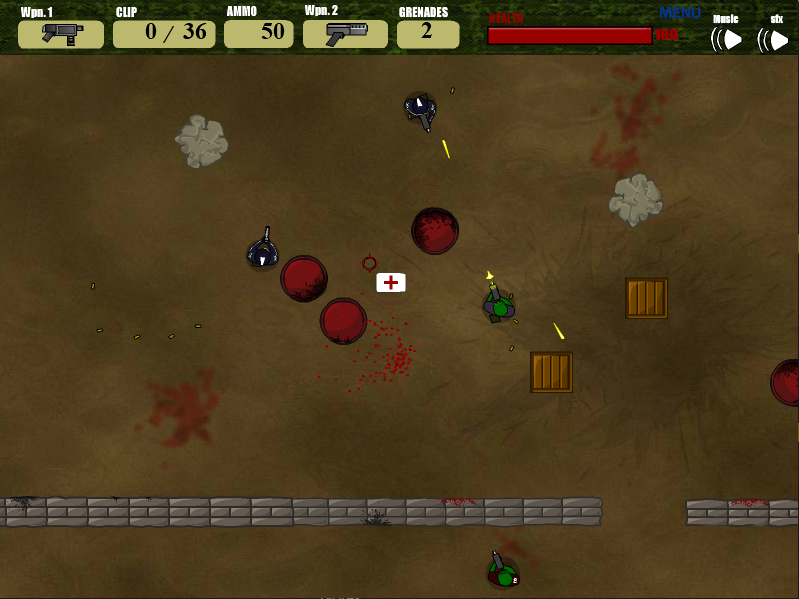Viewport: 799px width, 599px height.
Task: Select the Wpn. 1 submachine gun slot
Action: (x=61, y=34)
